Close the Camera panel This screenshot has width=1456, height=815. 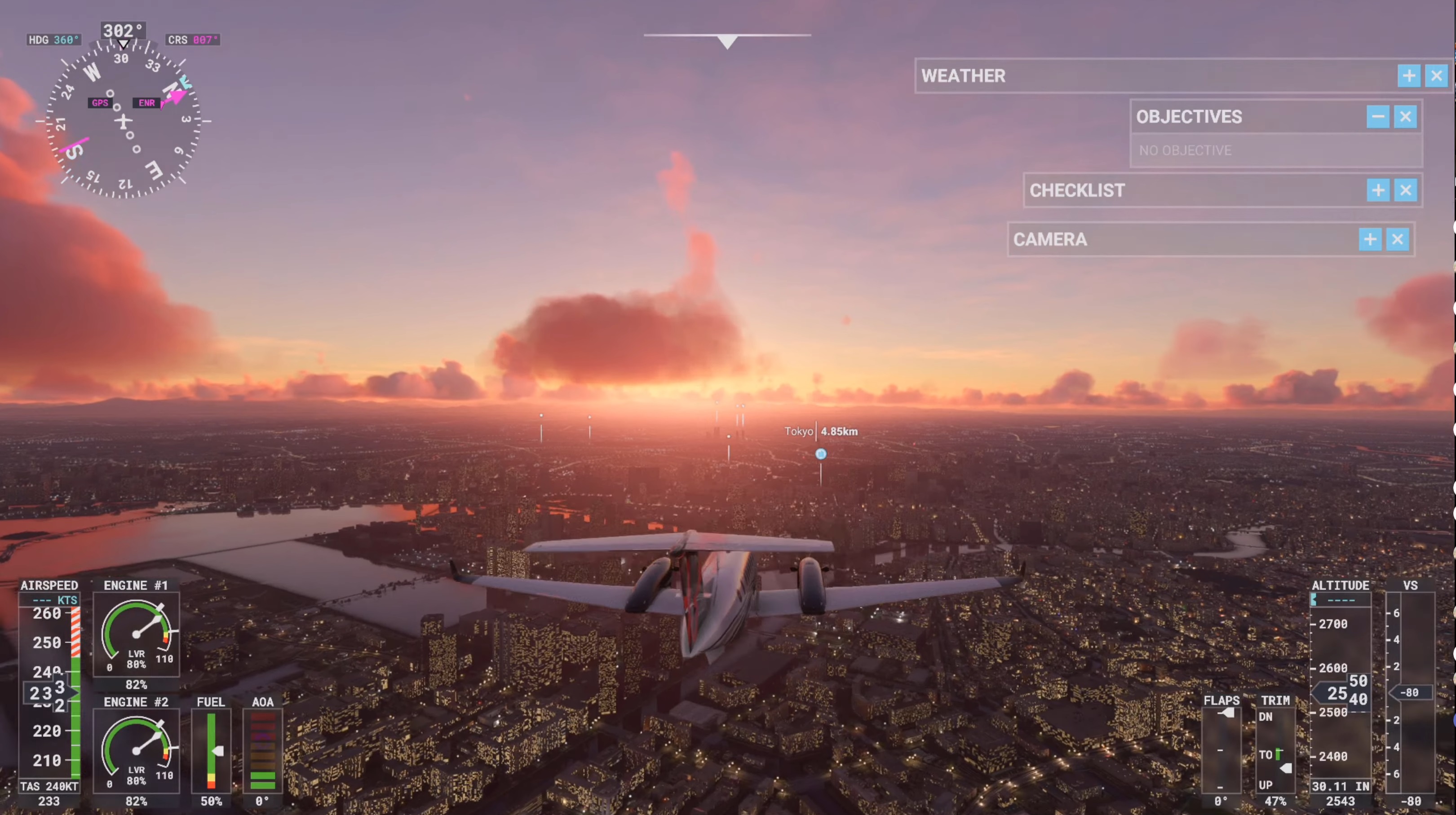coord(1398,239)
